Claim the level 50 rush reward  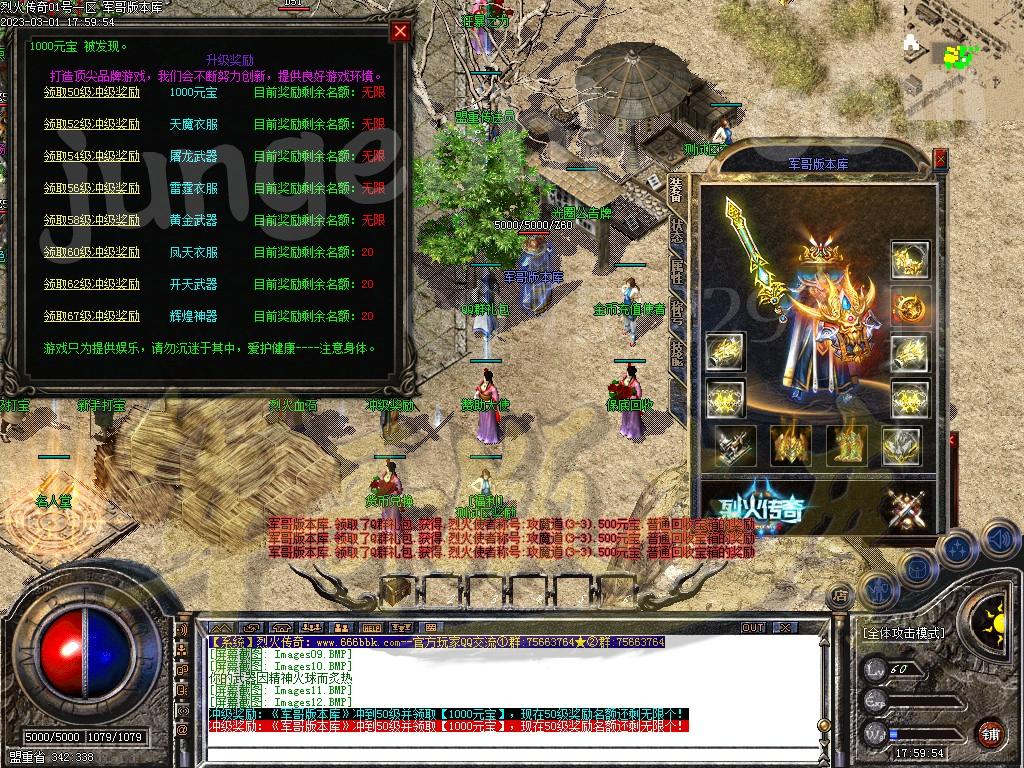pyautogui.click(x=91, y=92)
